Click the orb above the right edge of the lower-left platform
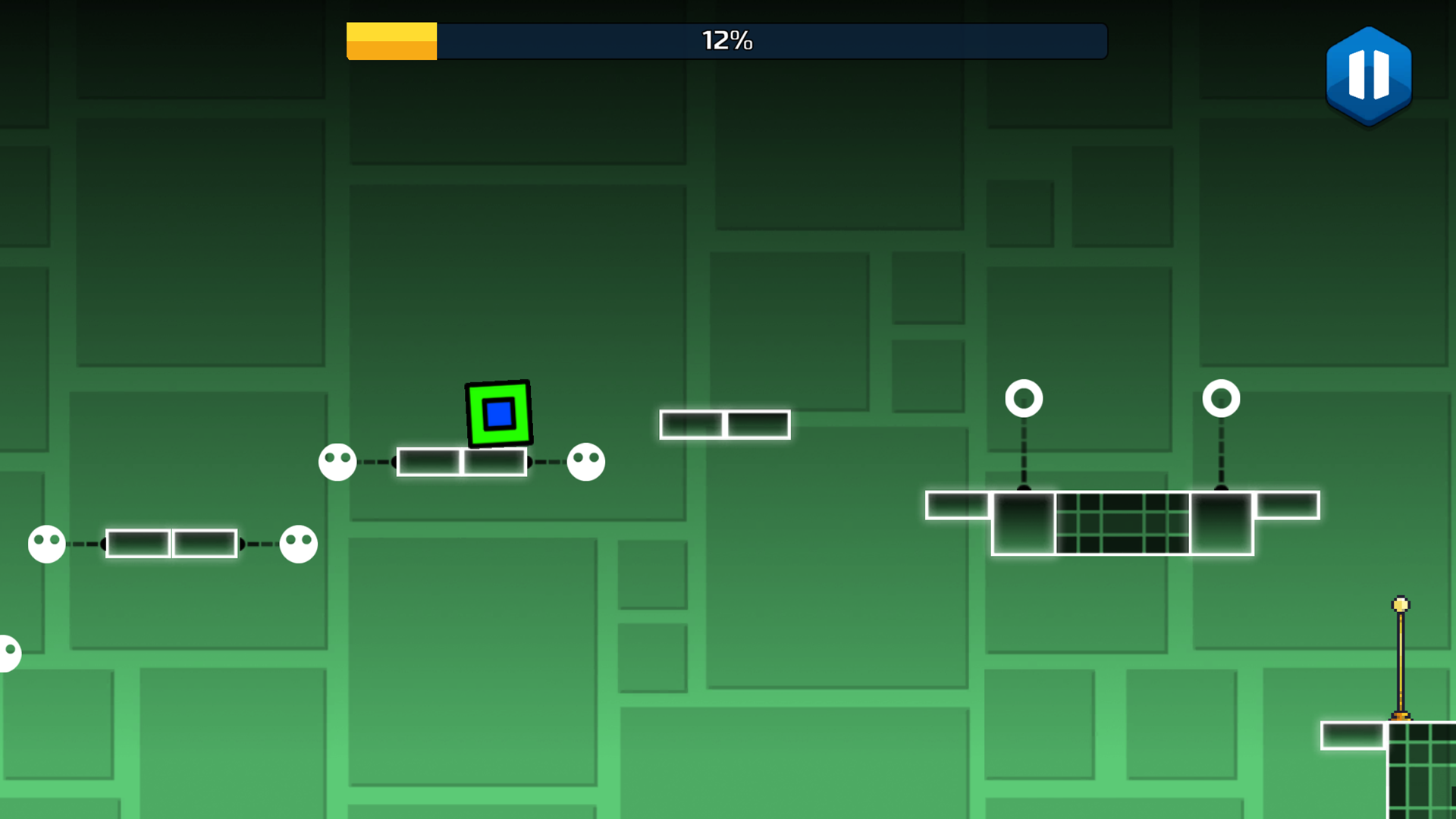 pyautogui.click(x=297, y=543)
